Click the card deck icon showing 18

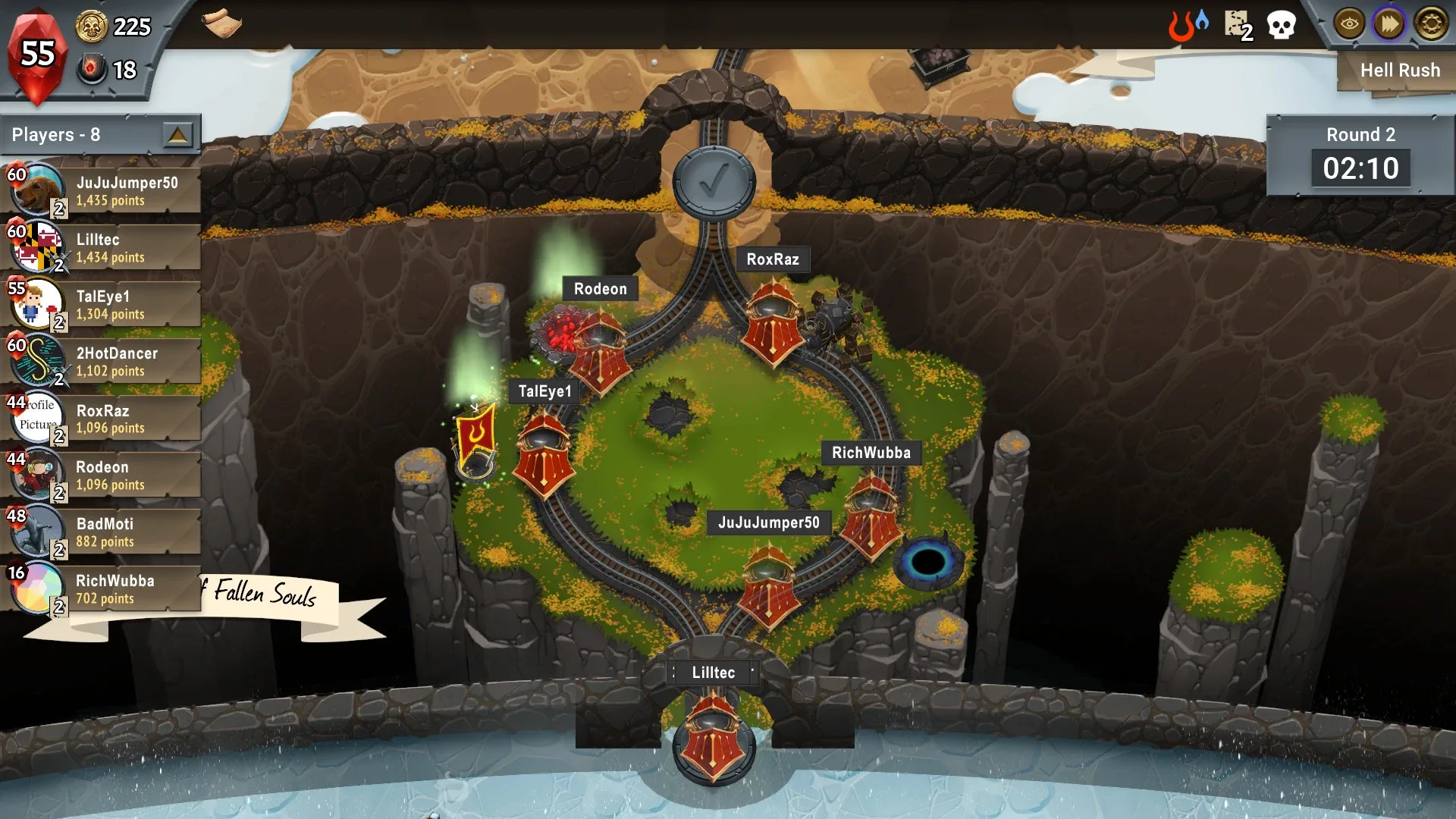point(93,71)
